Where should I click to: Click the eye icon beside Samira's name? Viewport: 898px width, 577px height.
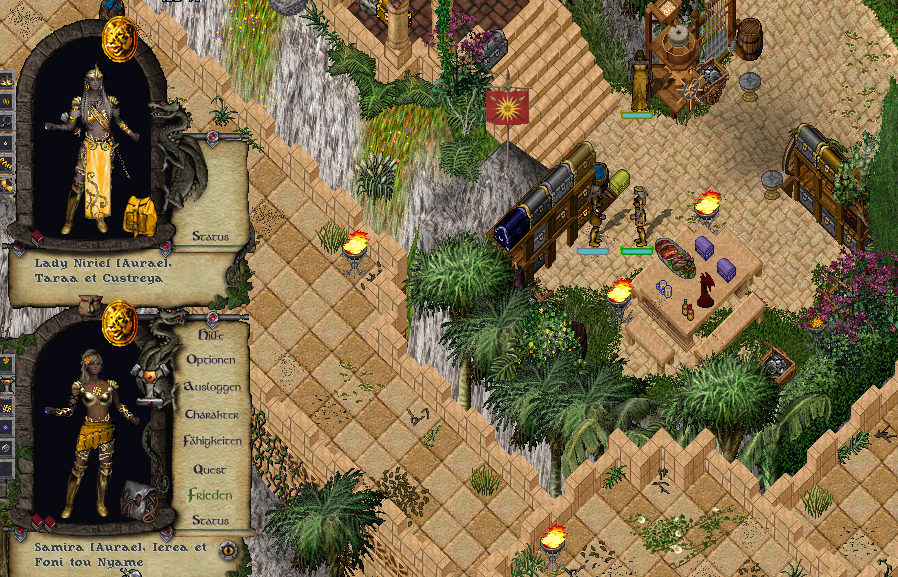(x=229, y=549)
